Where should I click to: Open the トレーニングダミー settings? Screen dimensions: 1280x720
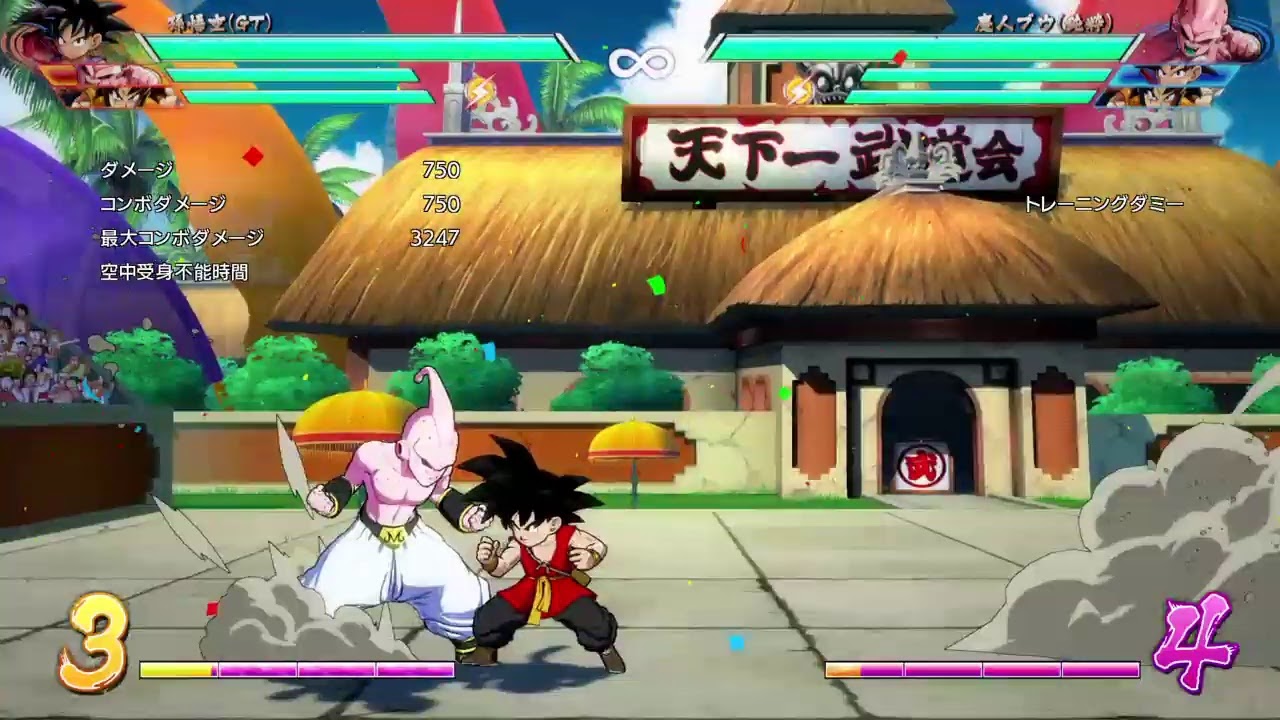point(1105,203)
